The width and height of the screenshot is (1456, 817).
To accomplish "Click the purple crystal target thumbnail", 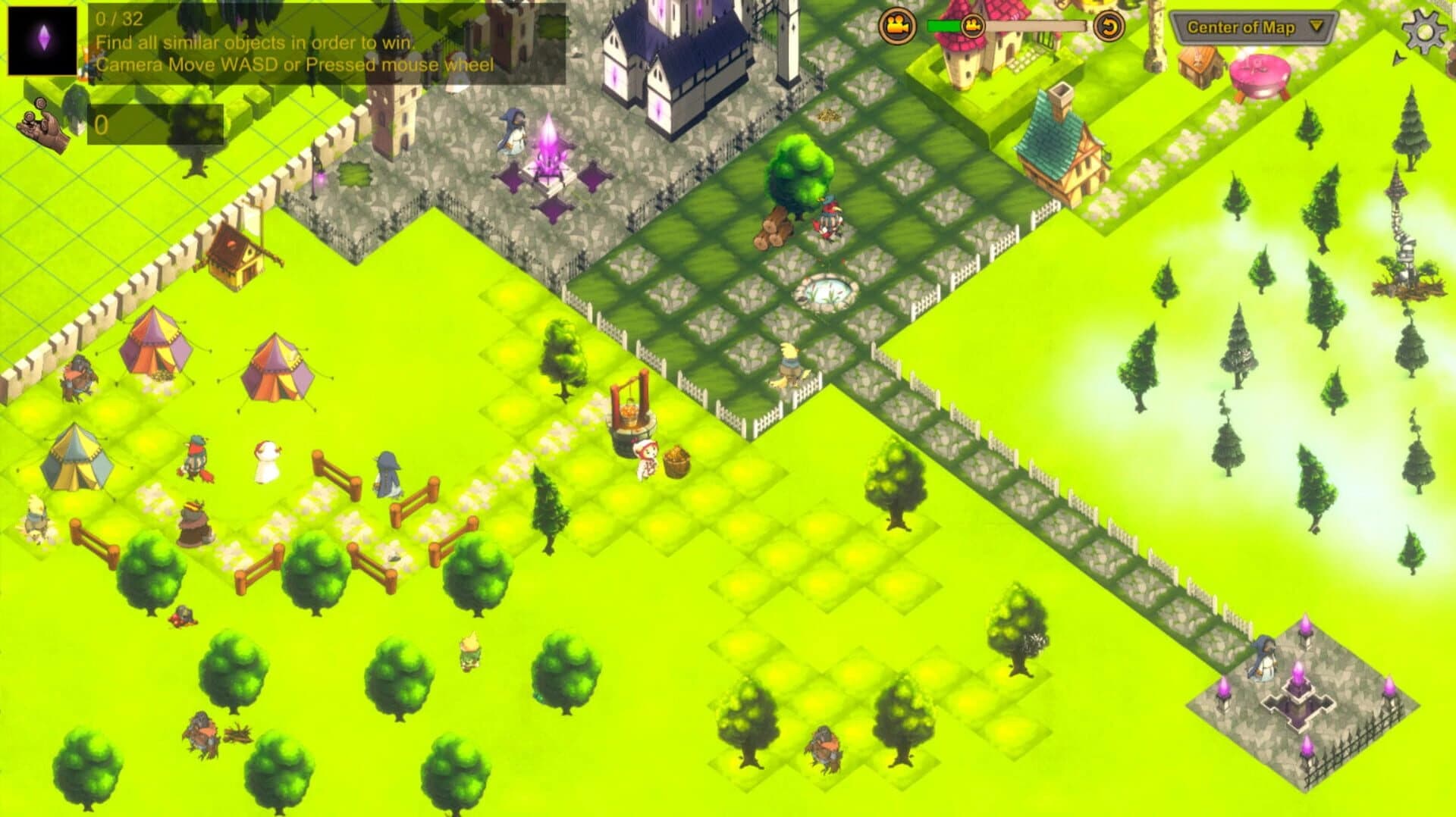I will [x=42, y=42].
